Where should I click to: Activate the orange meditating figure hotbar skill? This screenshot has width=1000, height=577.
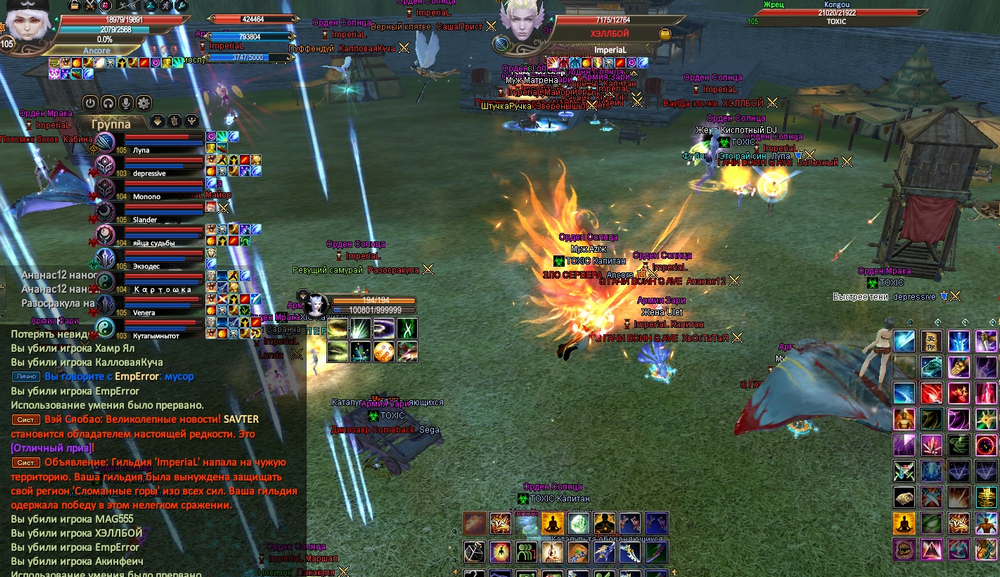552,523
